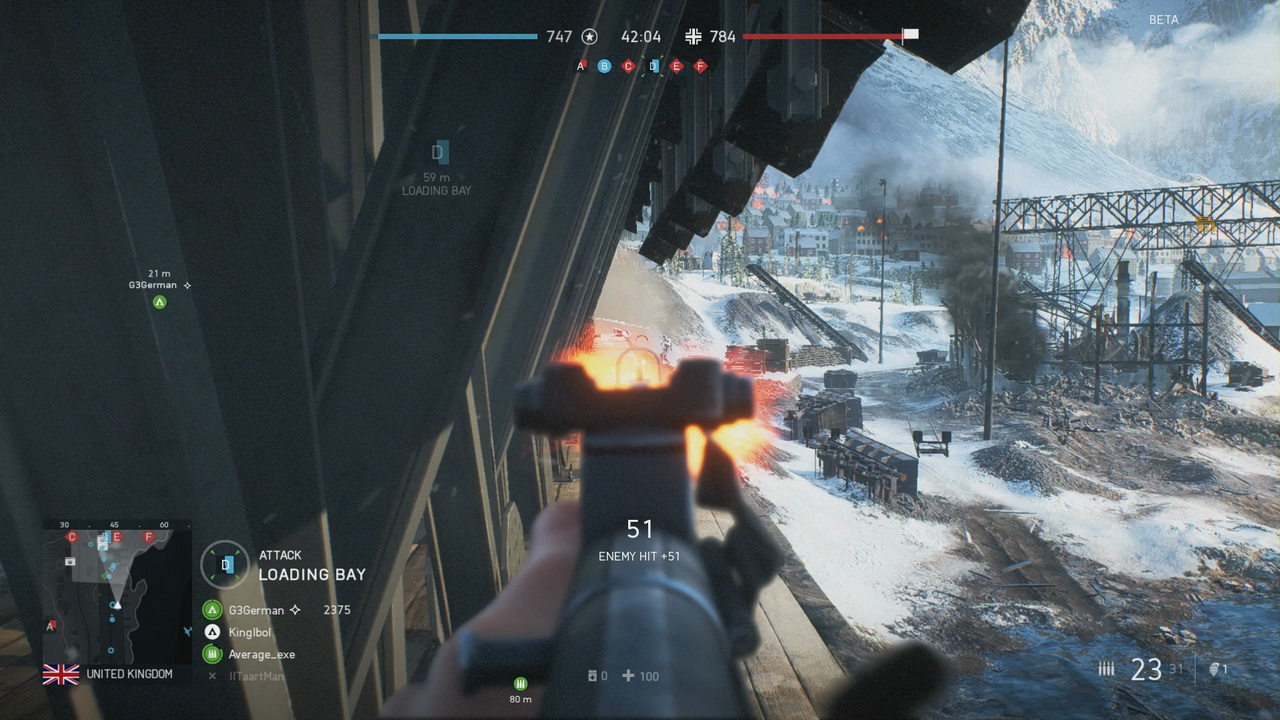Open the Attack Loading Bay order icon

(x=227, y=565)
